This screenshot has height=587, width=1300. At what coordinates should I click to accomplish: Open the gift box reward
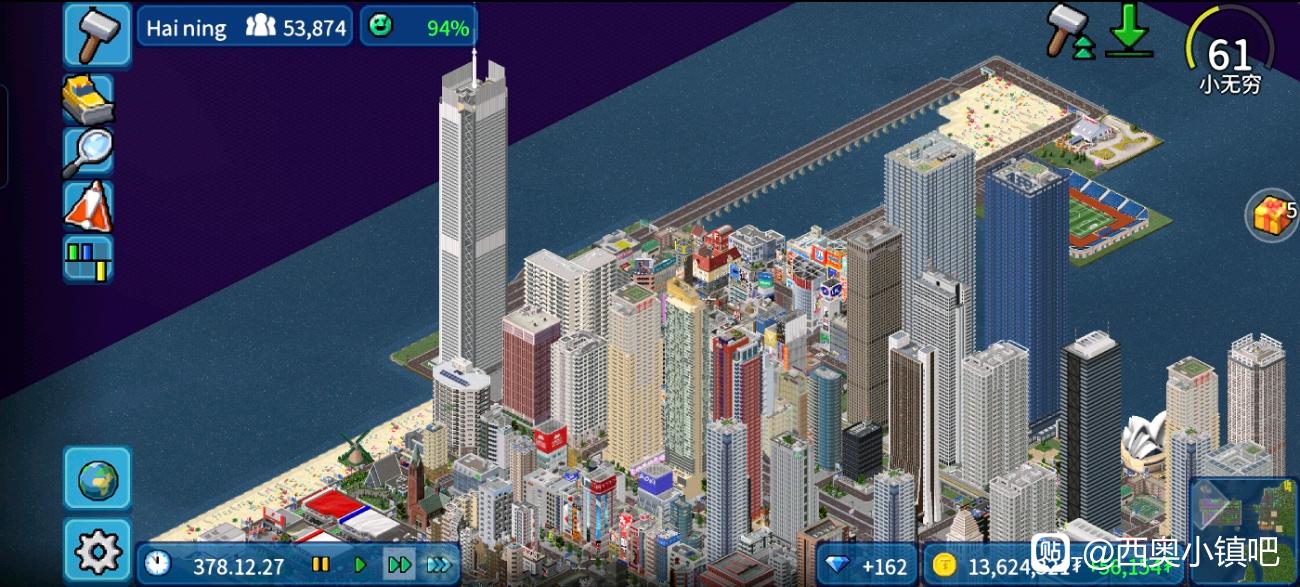click(x=1270, y=215)
